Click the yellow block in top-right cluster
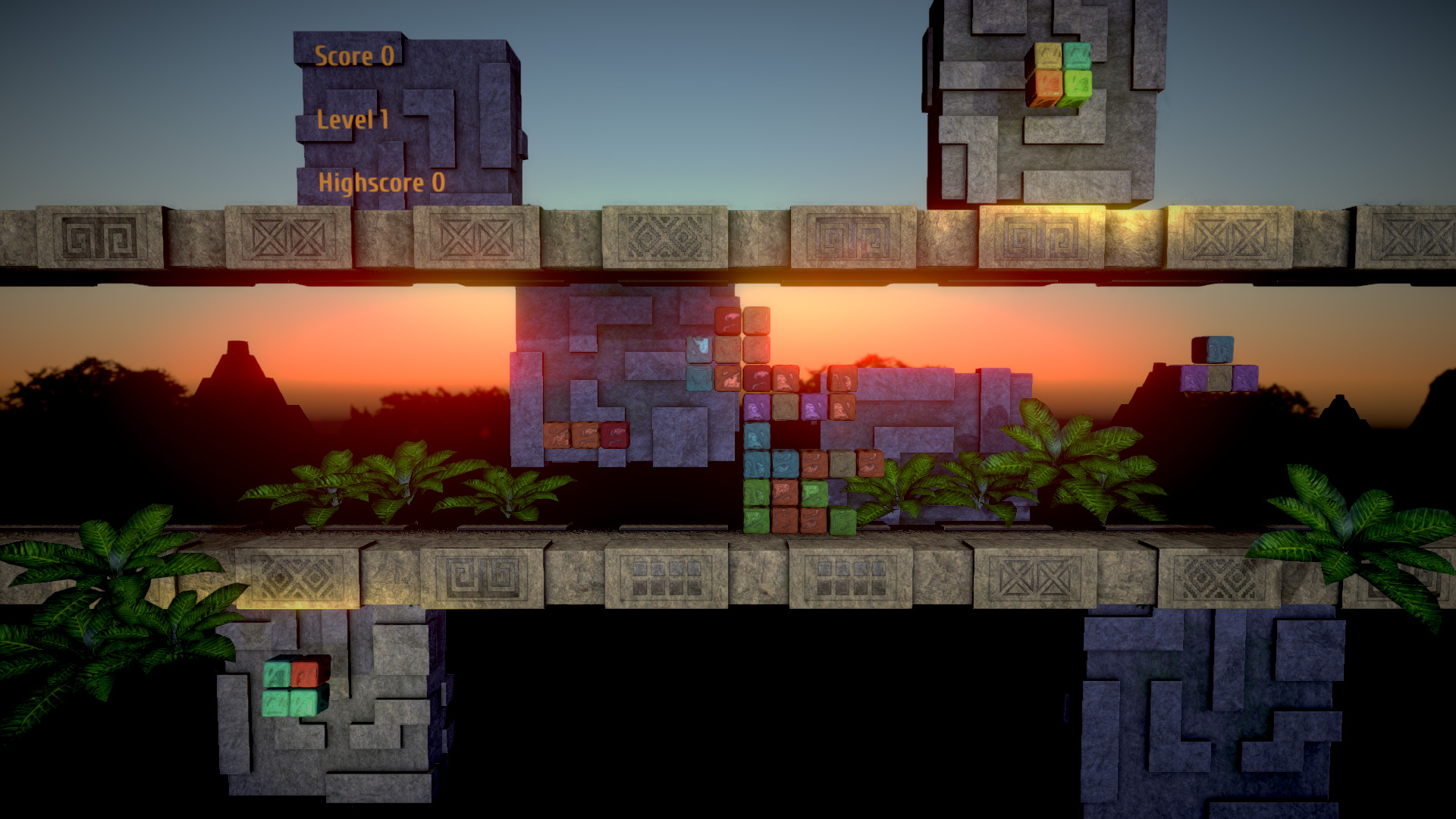1456x819 pixels. pos(1048,55)
